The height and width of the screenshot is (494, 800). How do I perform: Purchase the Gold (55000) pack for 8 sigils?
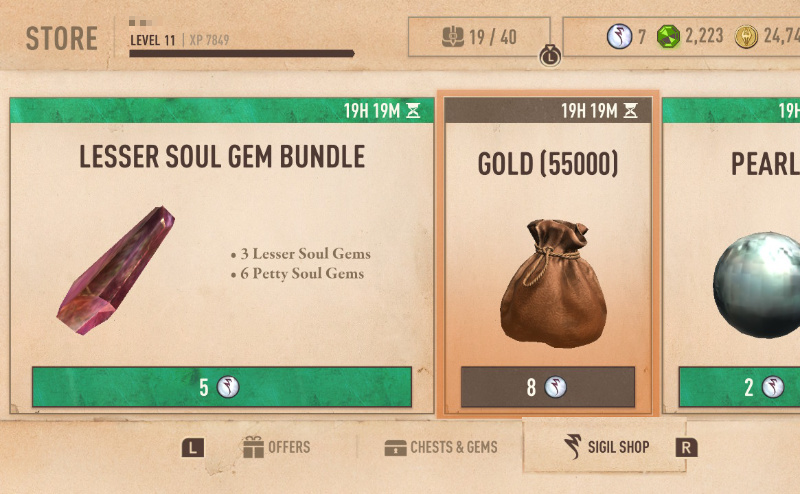(x=547, y=387)
